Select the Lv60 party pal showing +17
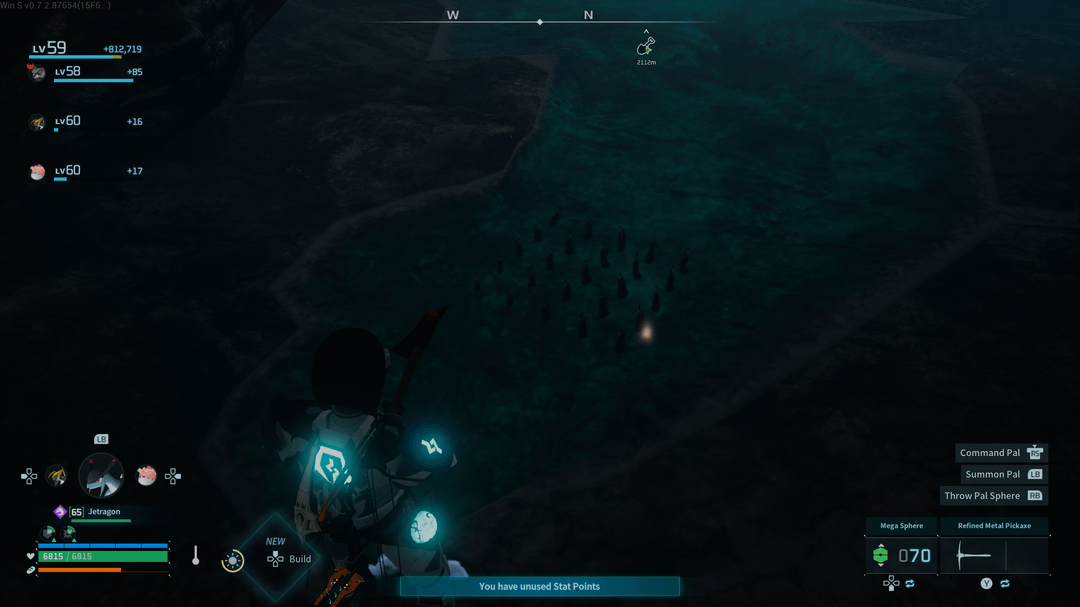The height and width of the screenshot is (607, 1080). point(38,172)
